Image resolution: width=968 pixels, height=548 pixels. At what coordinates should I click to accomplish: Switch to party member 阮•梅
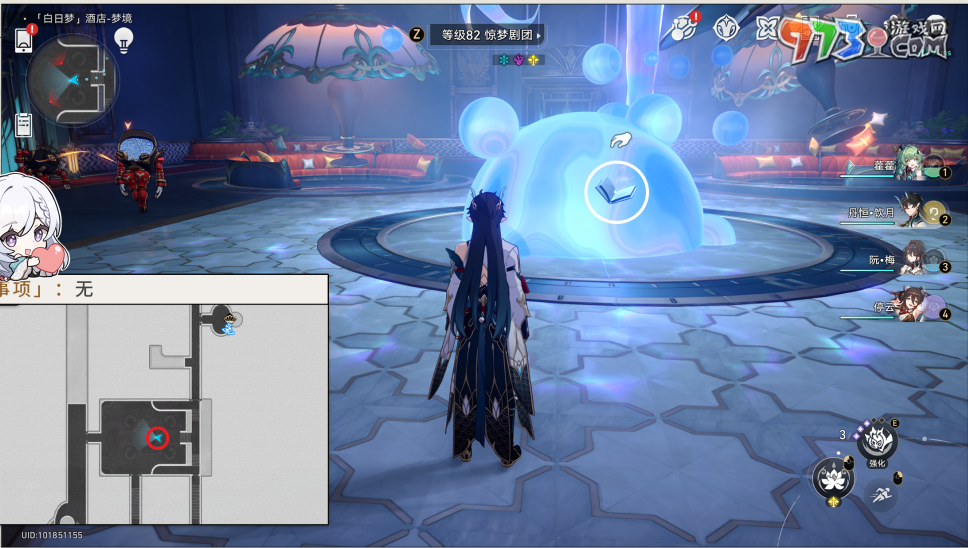coord(912,260)
